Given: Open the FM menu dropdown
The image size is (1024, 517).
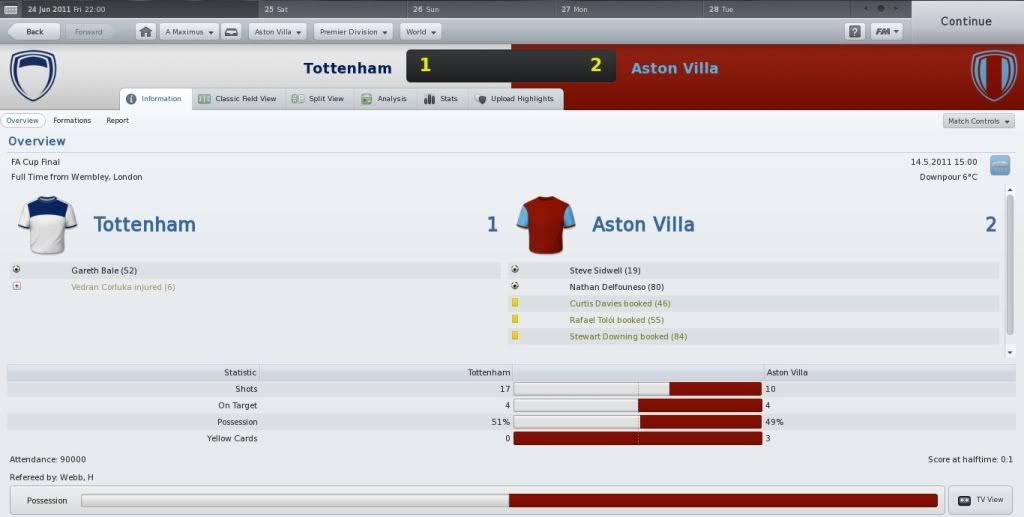Looking at the screenshot, I should click(x=887, y=31).
